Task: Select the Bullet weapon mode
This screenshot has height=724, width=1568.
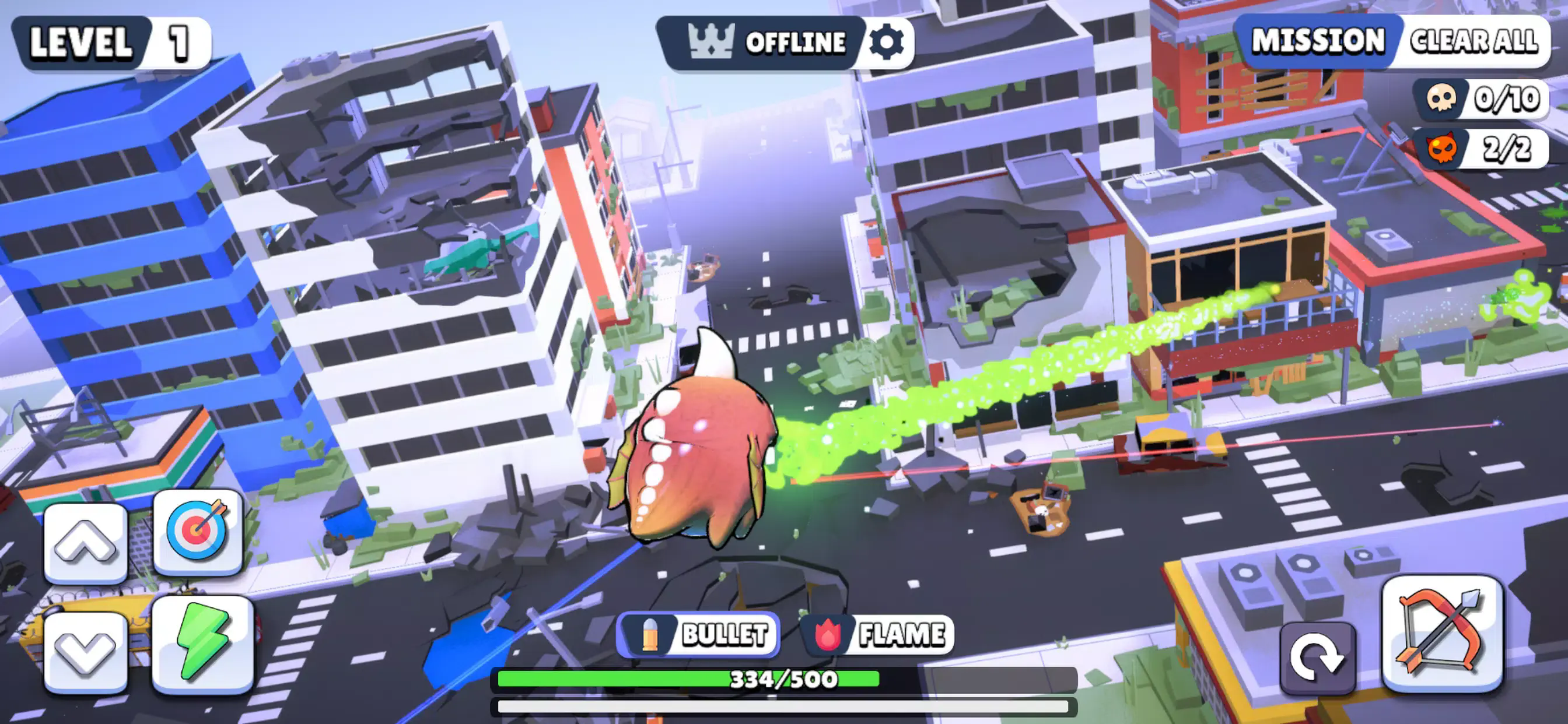Action: point(698,635)
